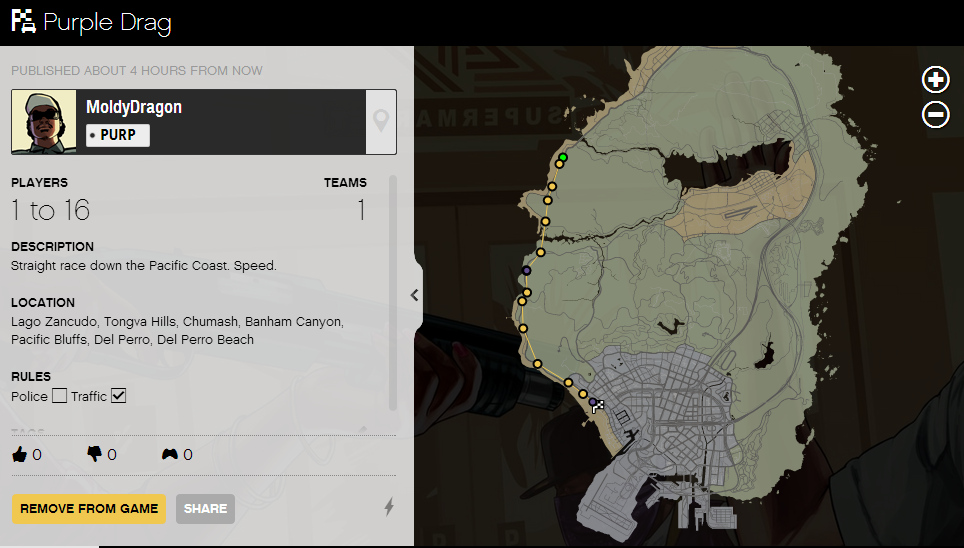The height and width of the screenshot is (548, 964).
Task: Toggle the Traffic rule checkbox
Action: [x=118, y=397]
